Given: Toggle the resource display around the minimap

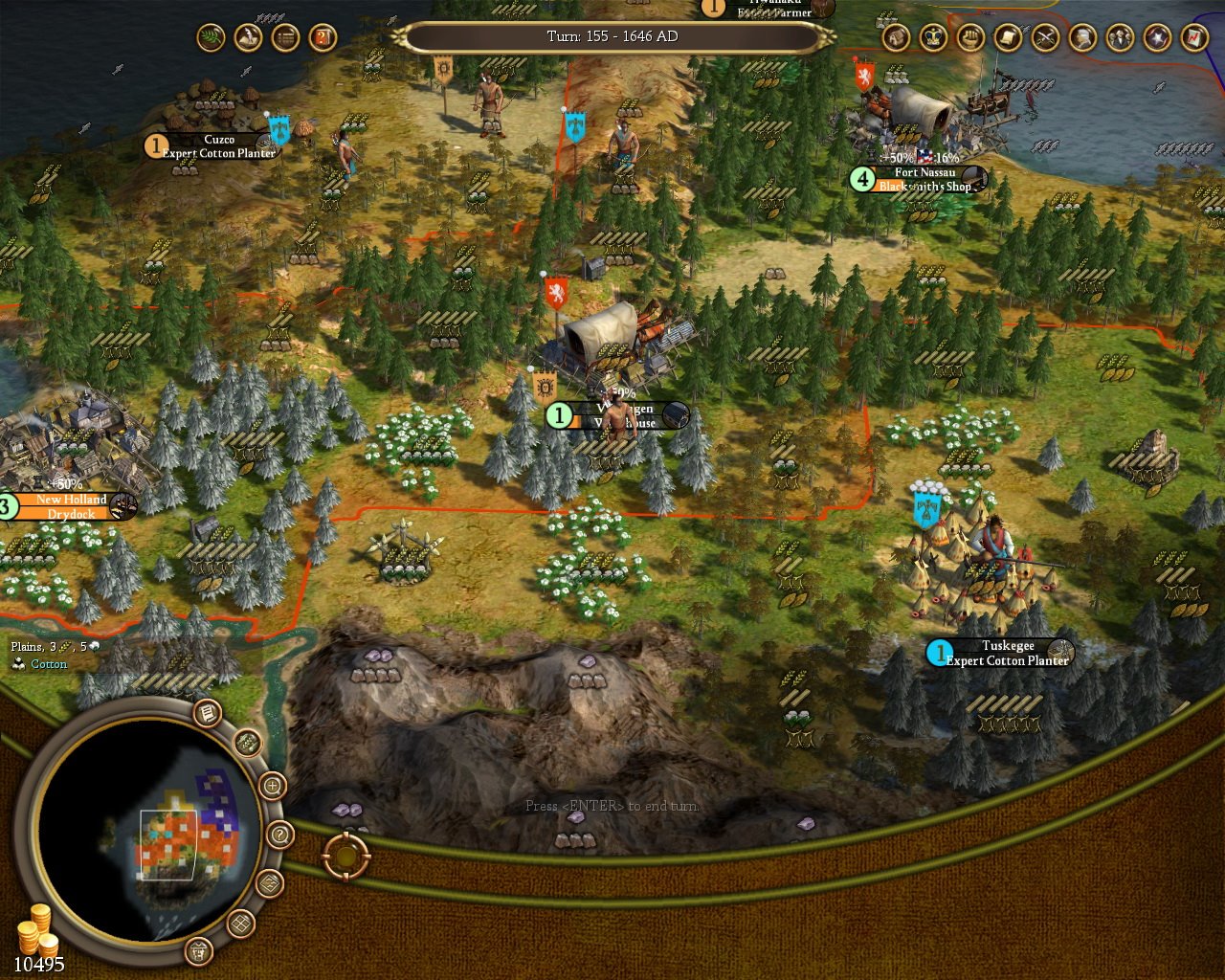Looking at the screenshot, I should pos(248,743).
